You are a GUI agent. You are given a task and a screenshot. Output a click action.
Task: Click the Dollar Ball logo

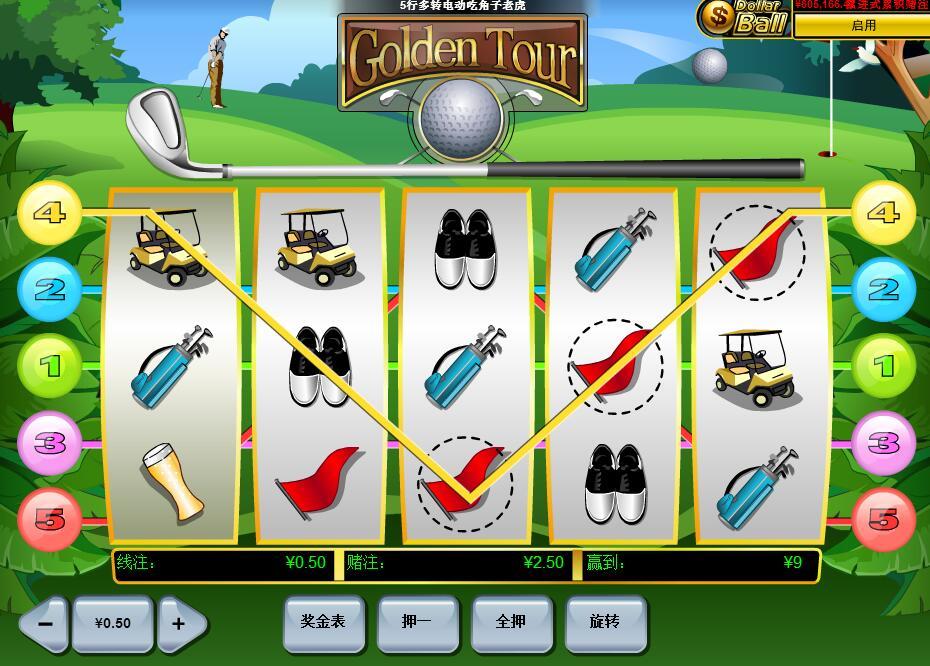click(744, 18)
